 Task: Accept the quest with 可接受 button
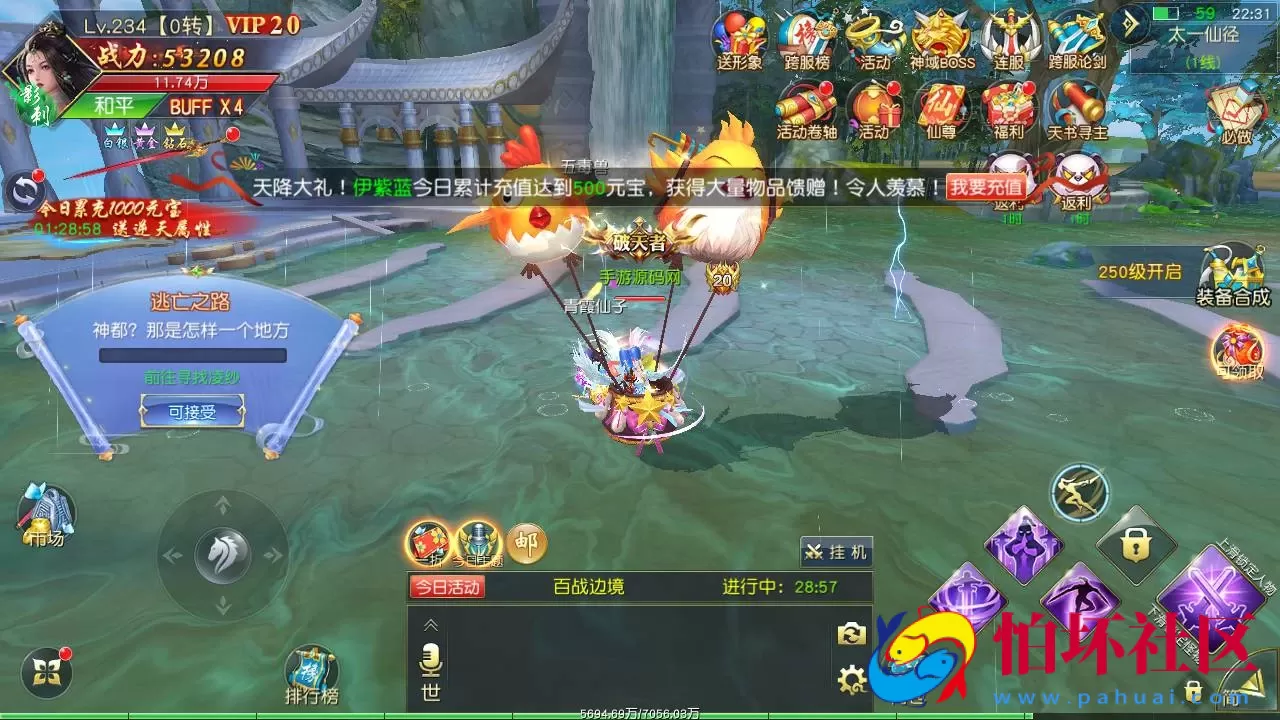pyautogui.click(x=192, y=411)
